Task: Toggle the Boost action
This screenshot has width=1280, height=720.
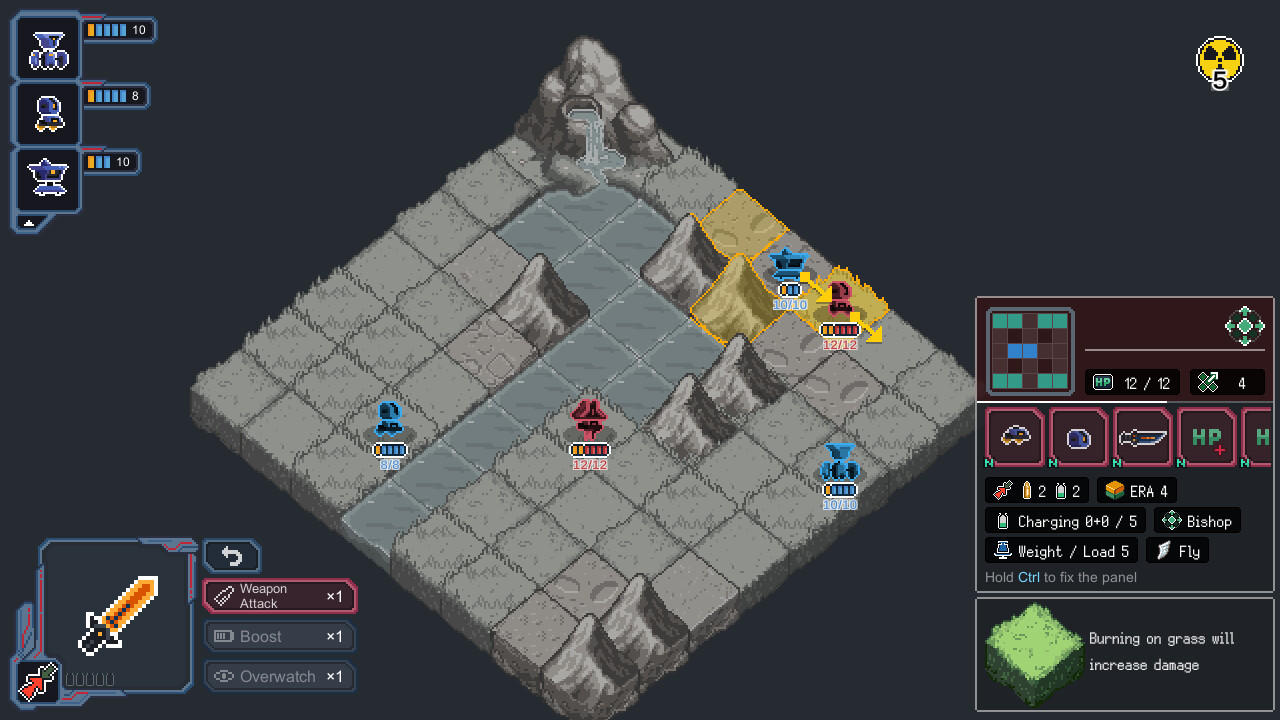Action: tap(280, 636)
